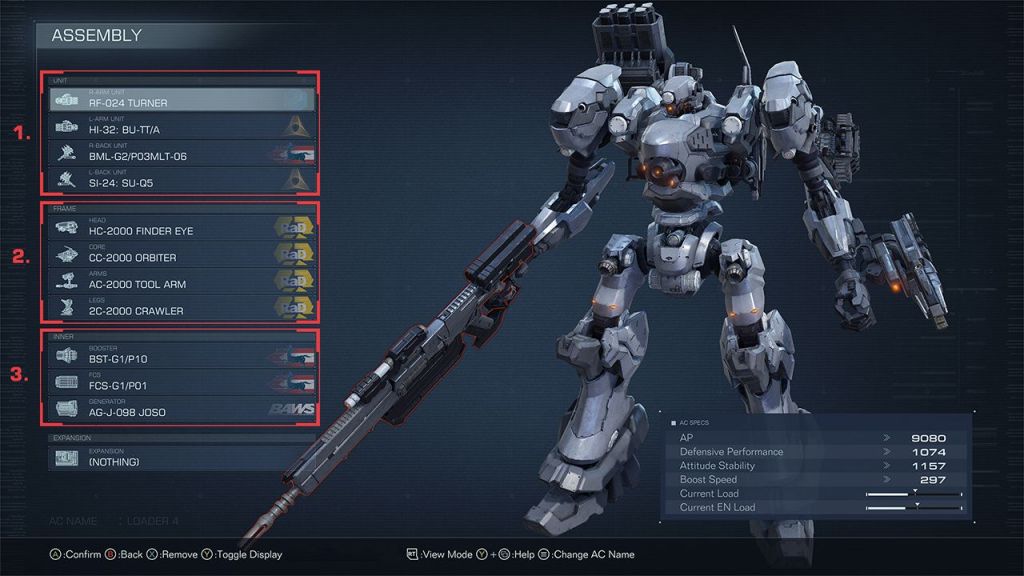Open the CC-2000 ORBITER core slot
The width and height of the screenshot is (1024, 576).
[181, 255]
